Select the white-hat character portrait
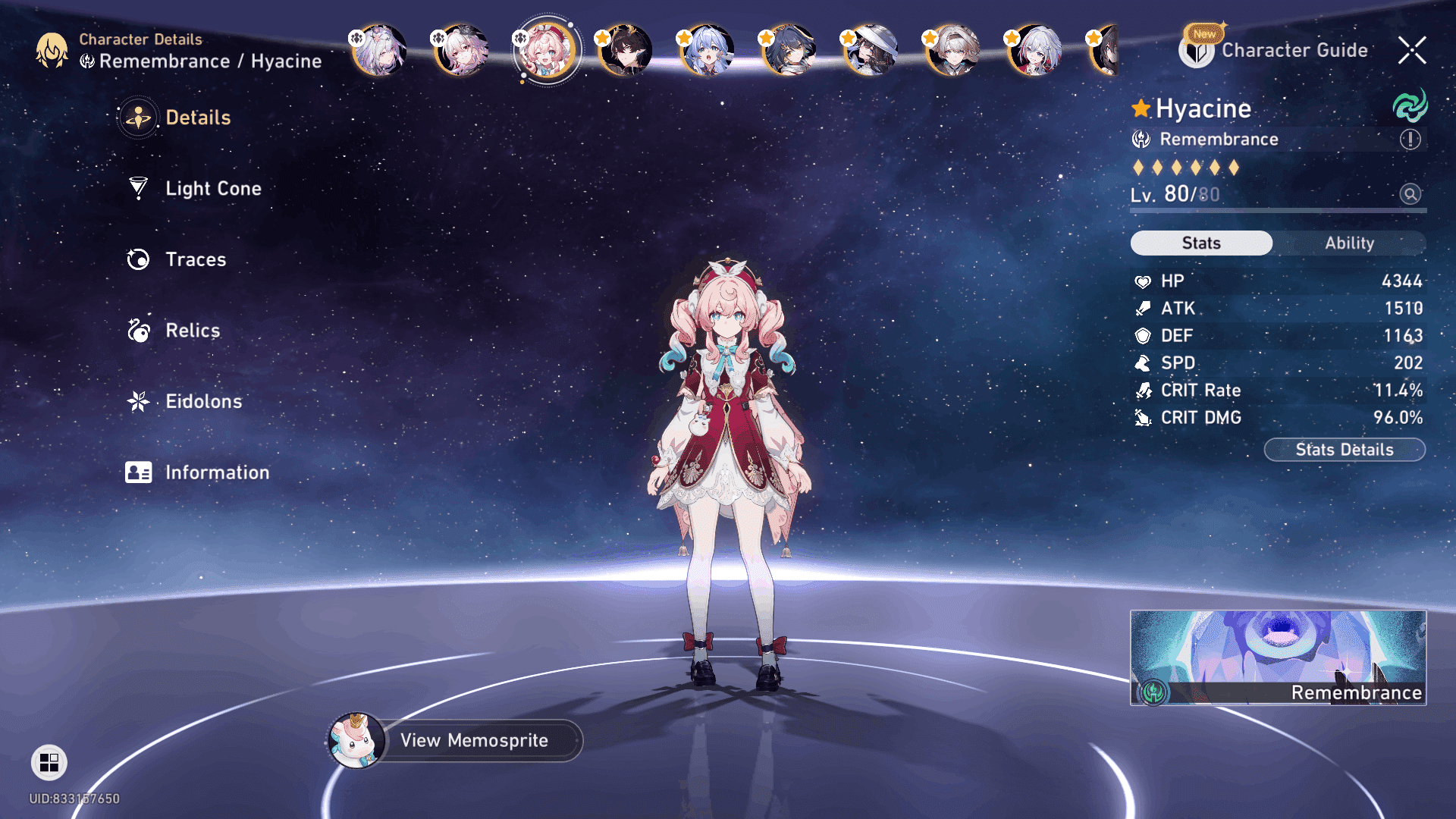This screenshot has height=819, width=1456. tap(871, 50)
